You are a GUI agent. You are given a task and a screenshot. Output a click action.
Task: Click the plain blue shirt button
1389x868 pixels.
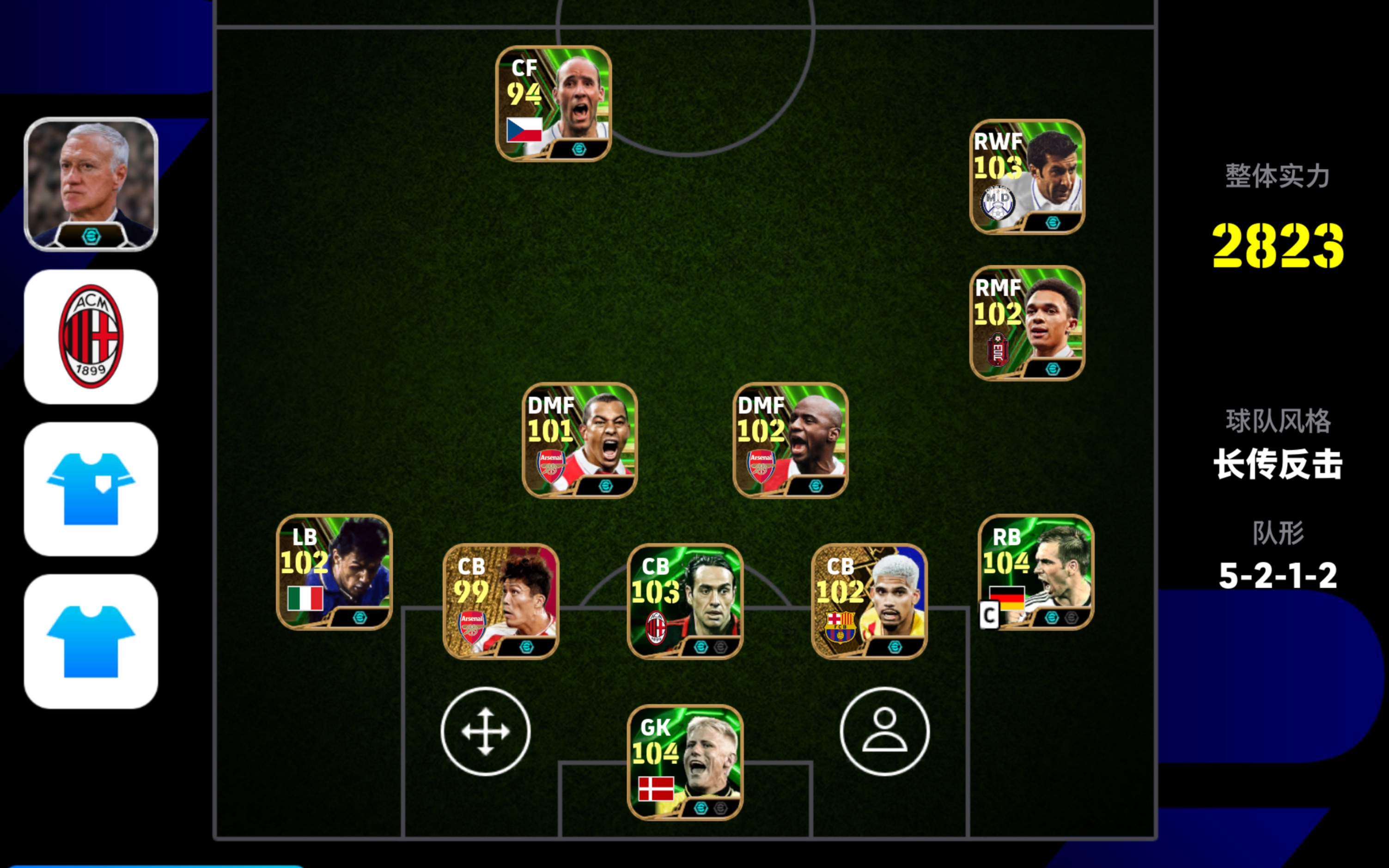[x=91, y=641]
